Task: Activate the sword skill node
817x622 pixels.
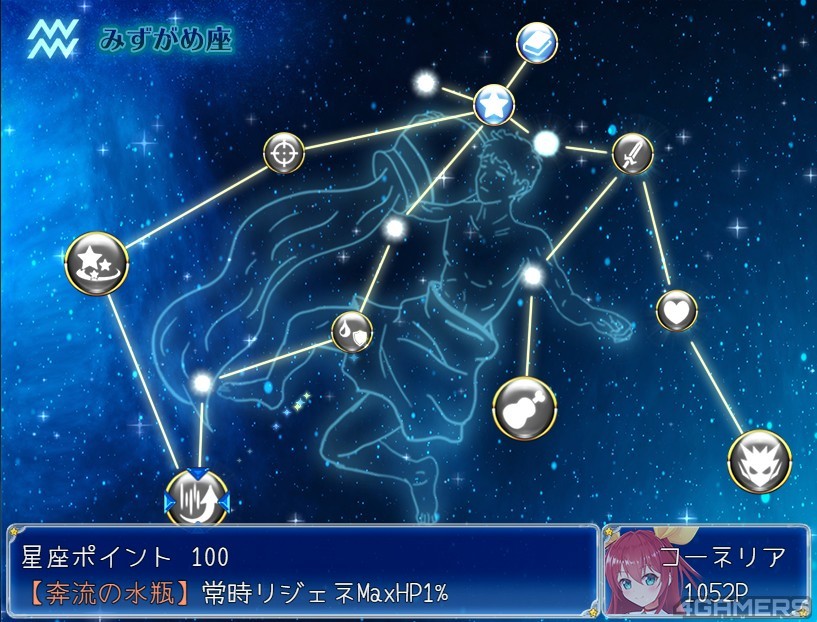Action: 632,153
